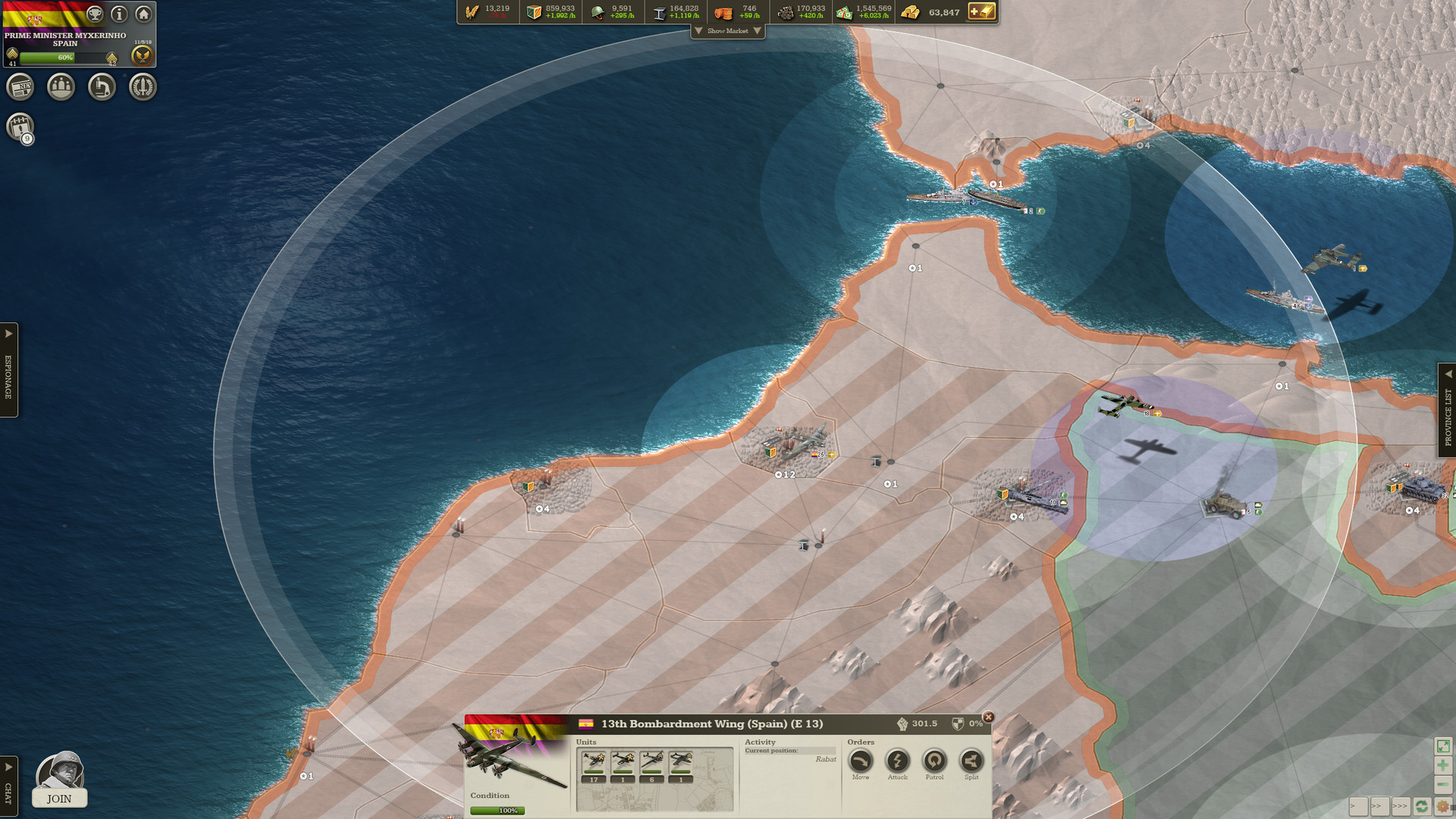
Task: Open the Show Market dropdown
Action: coord(728,31)
